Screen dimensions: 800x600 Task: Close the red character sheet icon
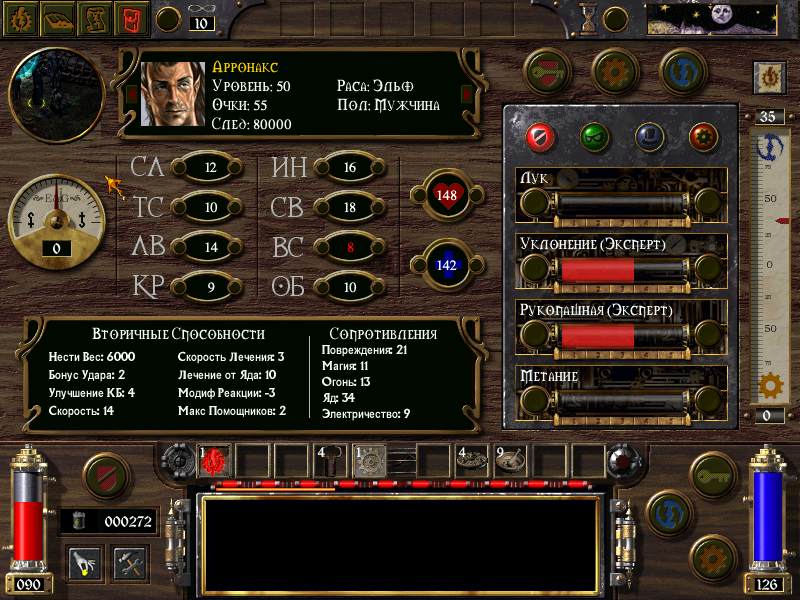point(129,18)
